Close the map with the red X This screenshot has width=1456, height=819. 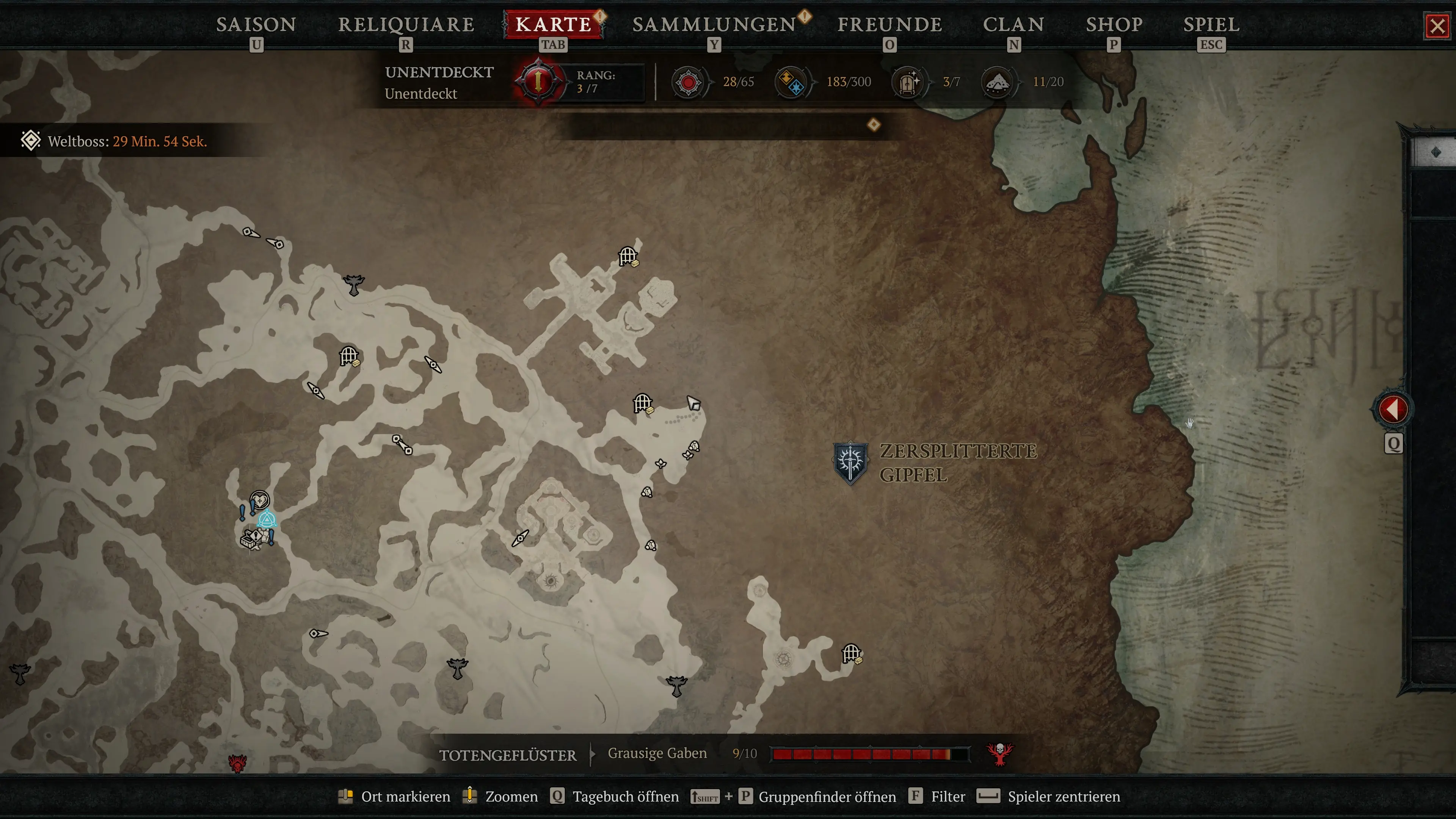1437,26
